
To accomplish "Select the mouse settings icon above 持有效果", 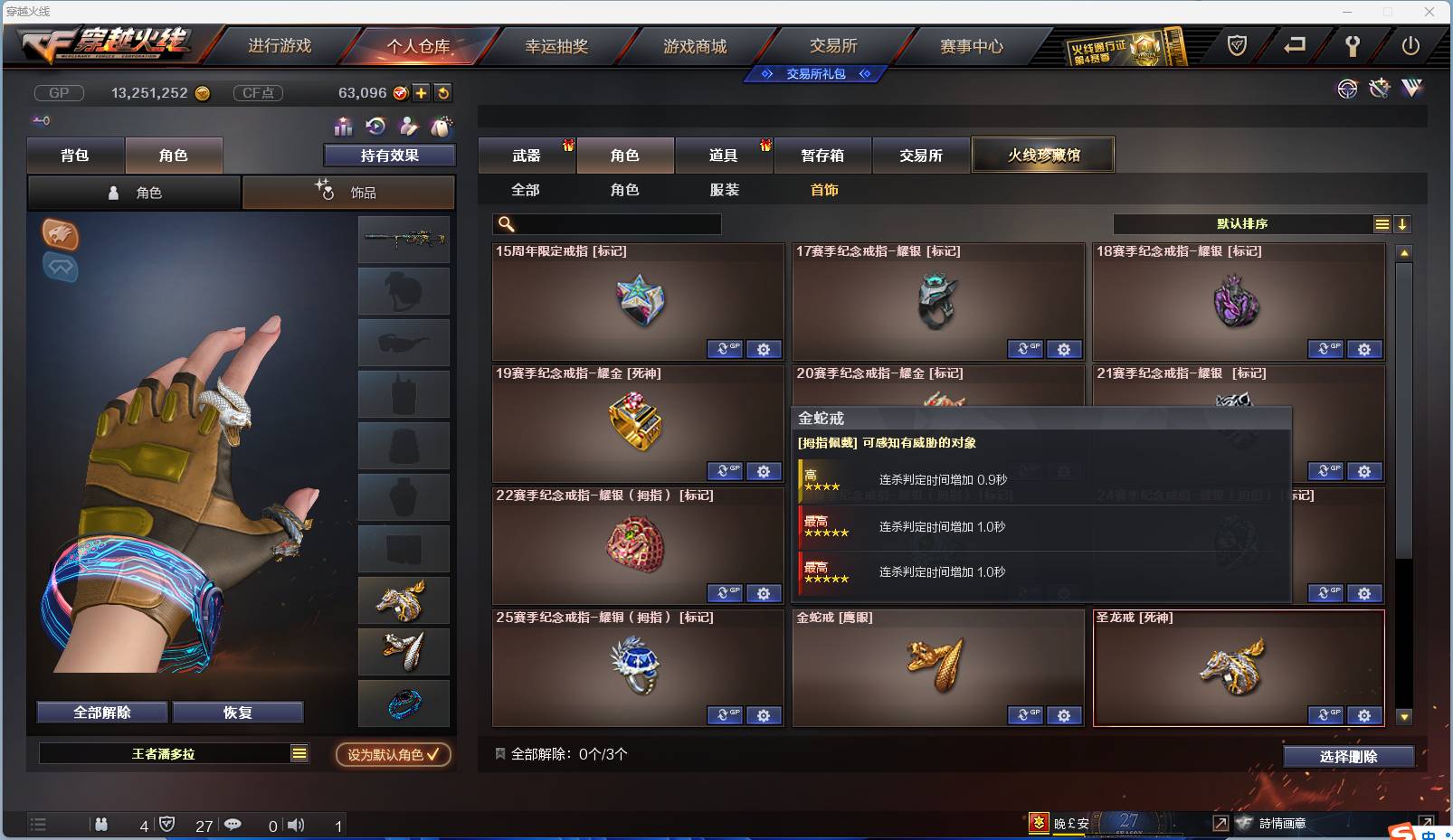I will [442, 127].
